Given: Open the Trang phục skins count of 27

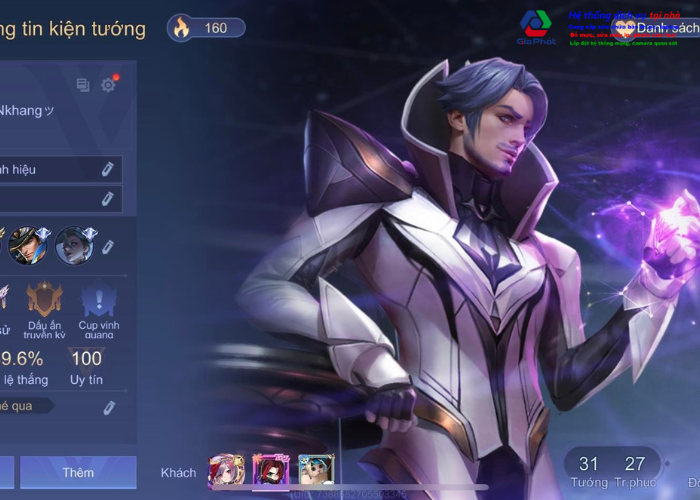Looking at the screenshot, I should [635, 470].
